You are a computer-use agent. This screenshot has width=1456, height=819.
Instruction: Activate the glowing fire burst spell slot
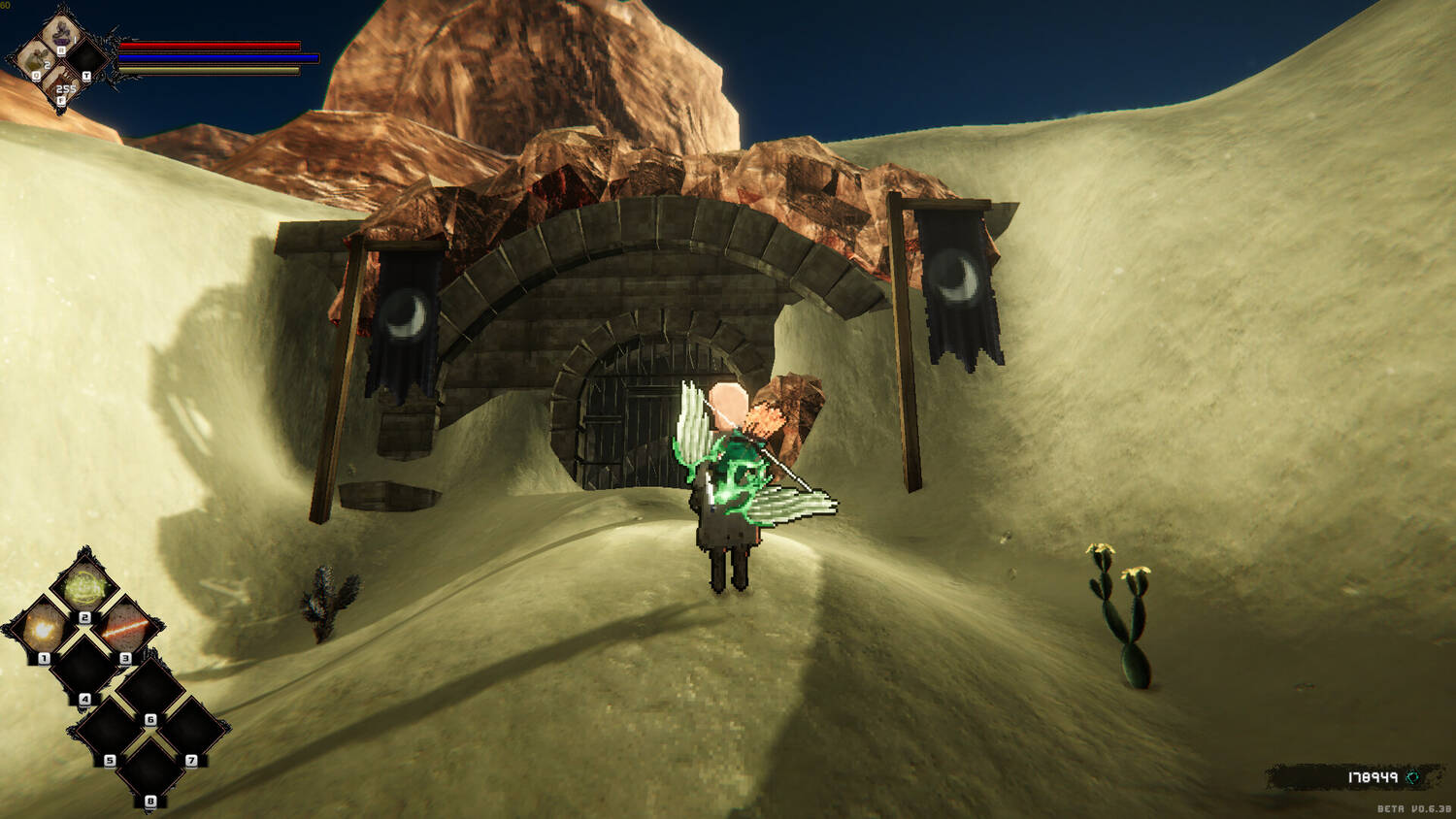click(43, 631)
